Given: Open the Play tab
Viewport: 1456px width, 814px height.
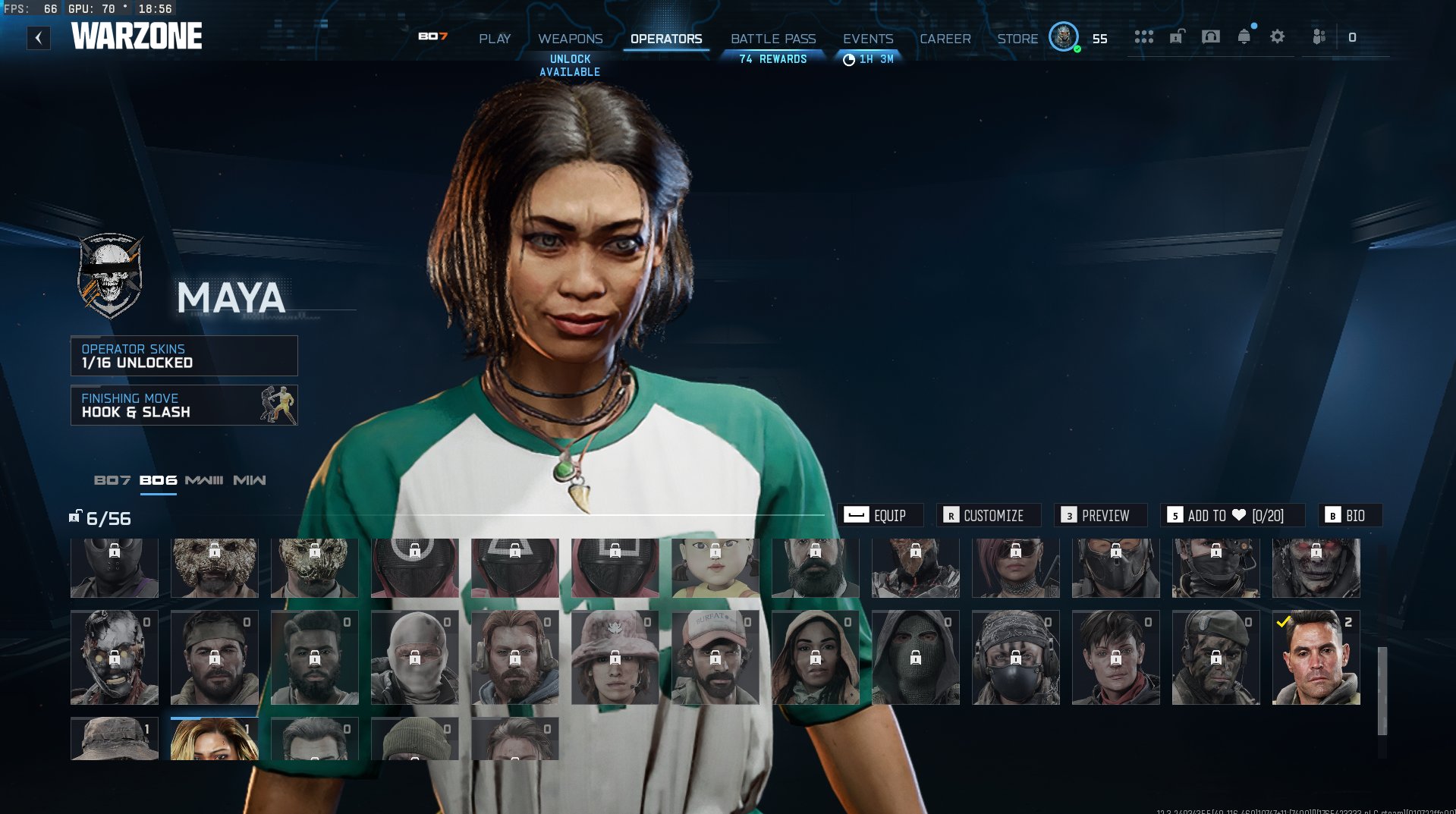Looking at the screenshot, I should [x=495, y=39].
